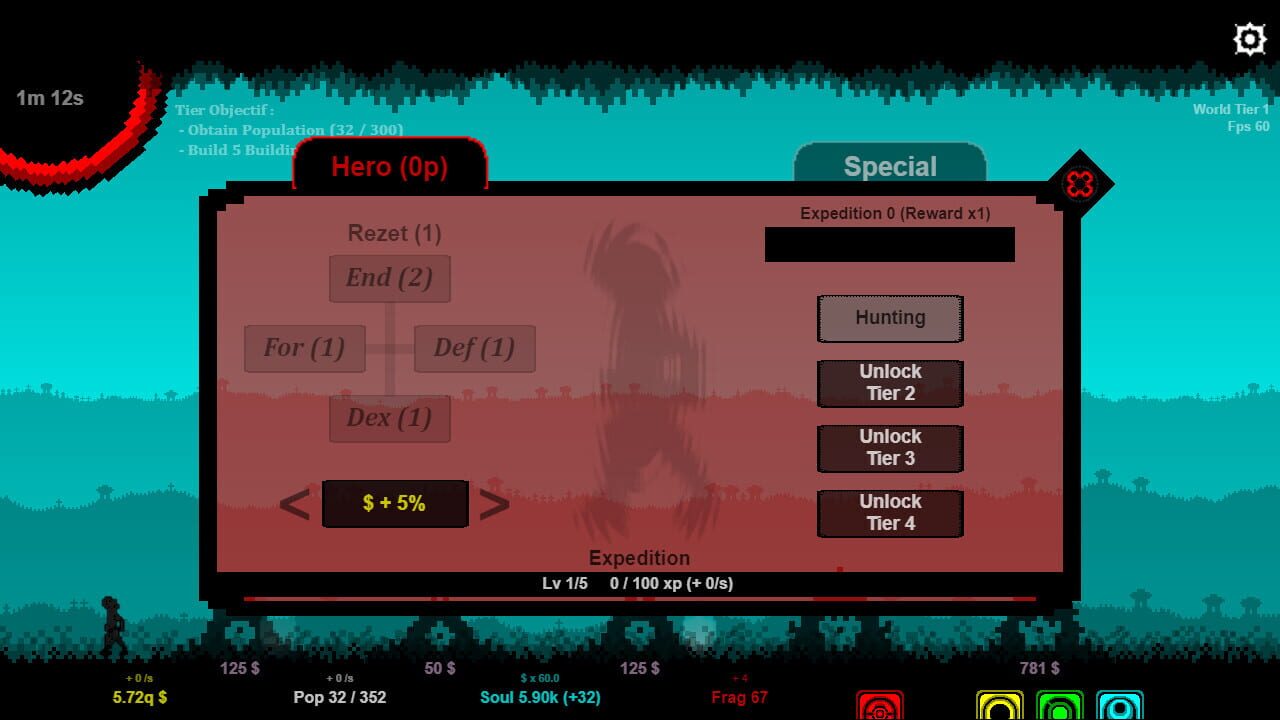Viewport: 1280px width, 720px height.
Task: Open the settings gear icon
Action: tap(1248, 38)
